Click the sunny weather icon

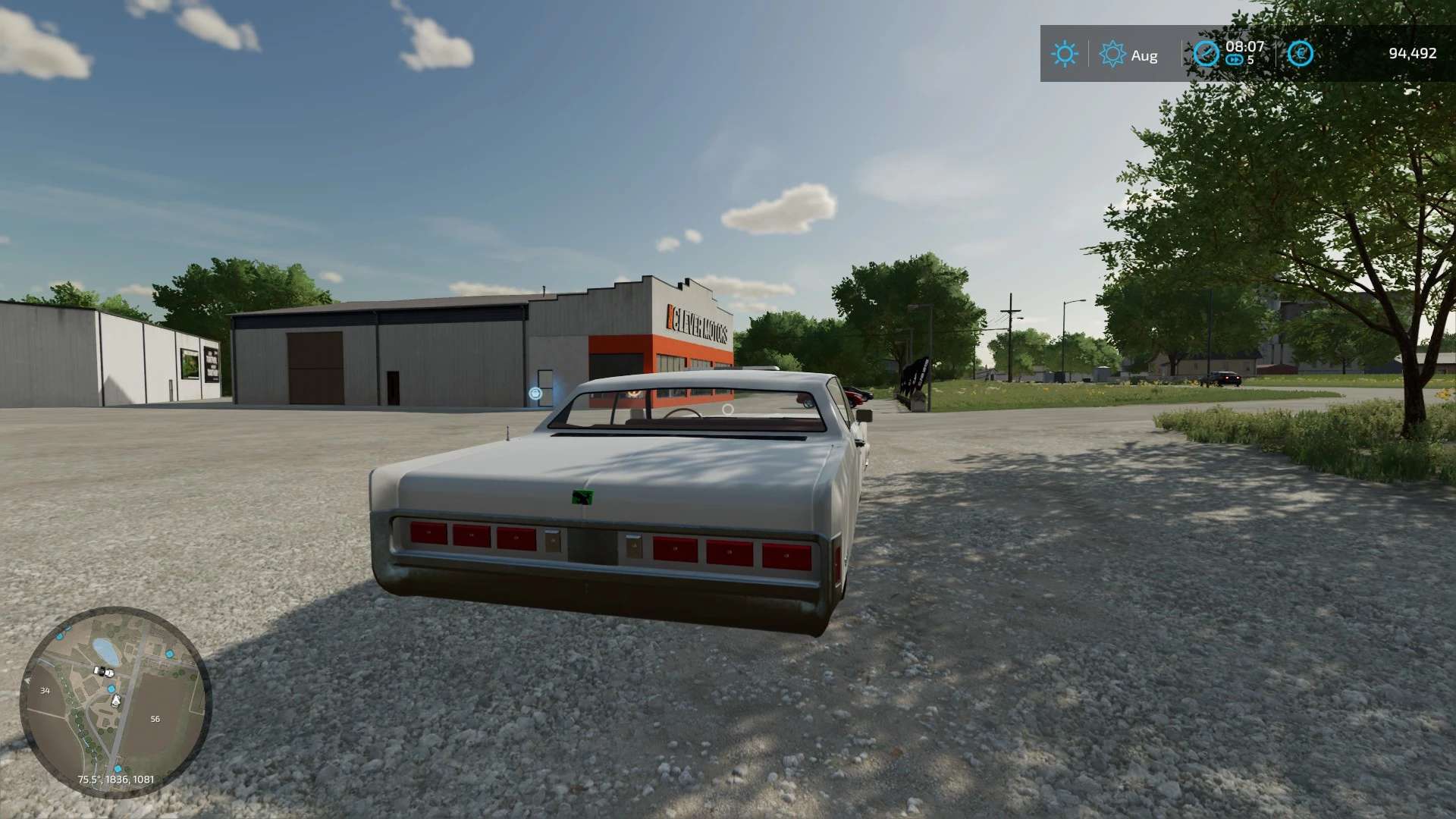[1064, 54]
